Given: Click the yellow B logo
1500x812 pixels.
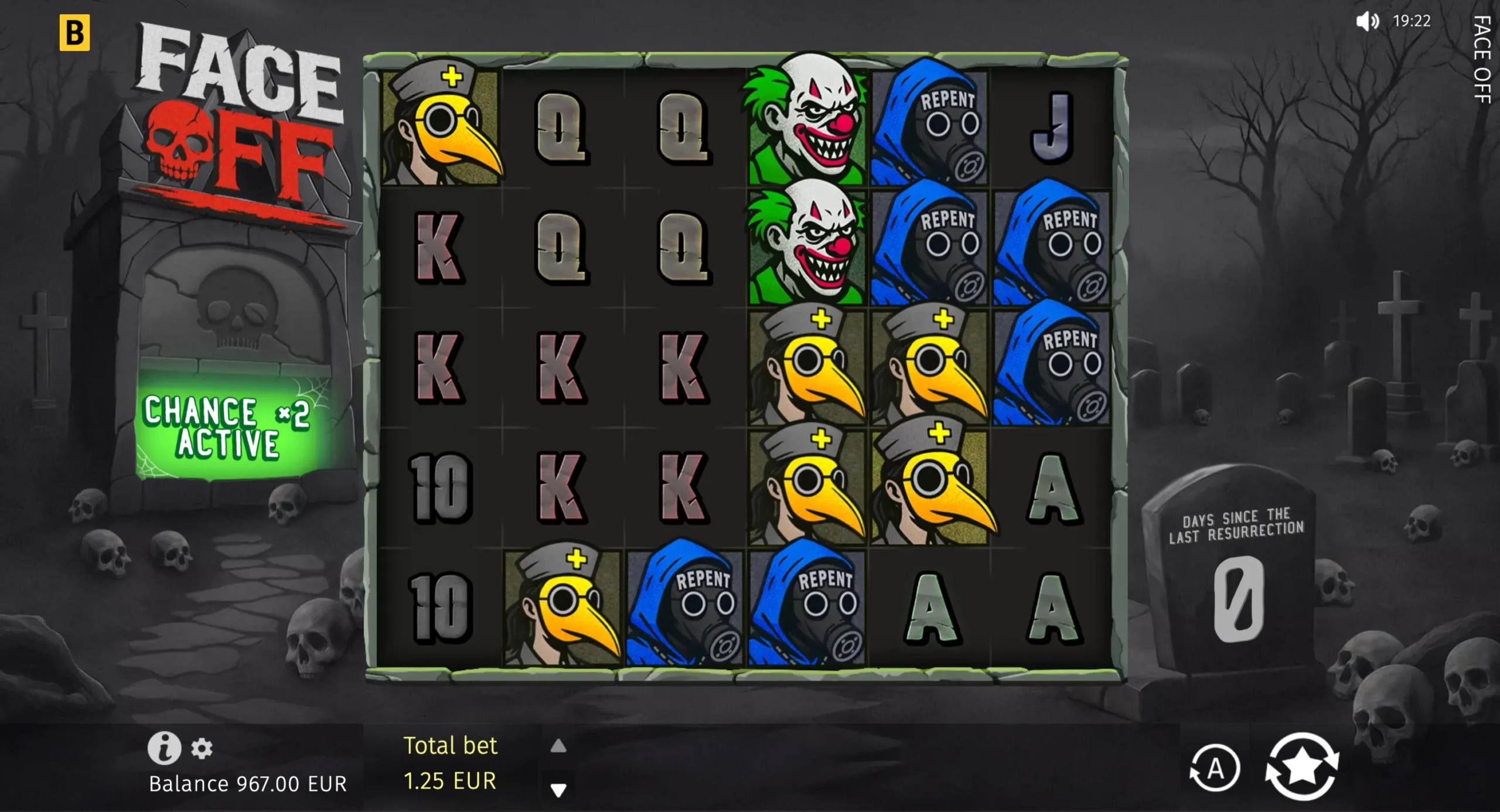Looking at the screenshot, I should tap(74, 33).
